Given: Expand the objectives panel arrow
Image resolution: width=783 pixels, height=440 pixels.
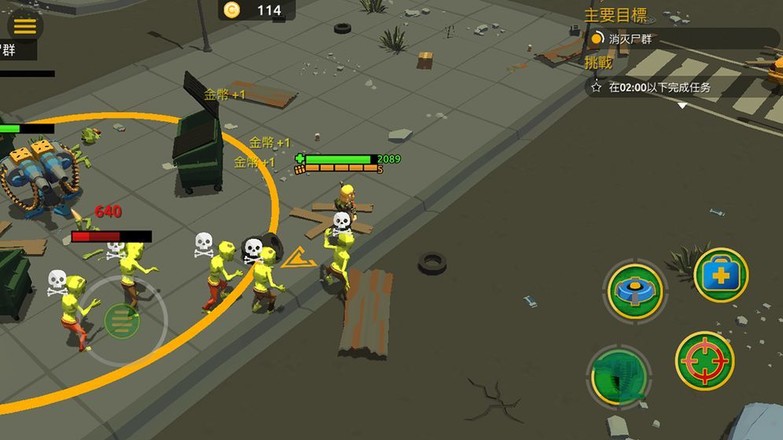Looking at the screenshot, I should click(x=683, y=105).
